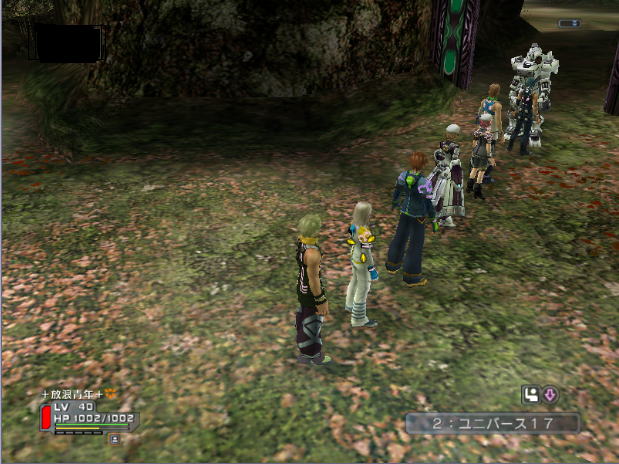Click the small icon under the HP bar
The width and height of the screenshot is (619, 464).
click(x=114, y=438)
